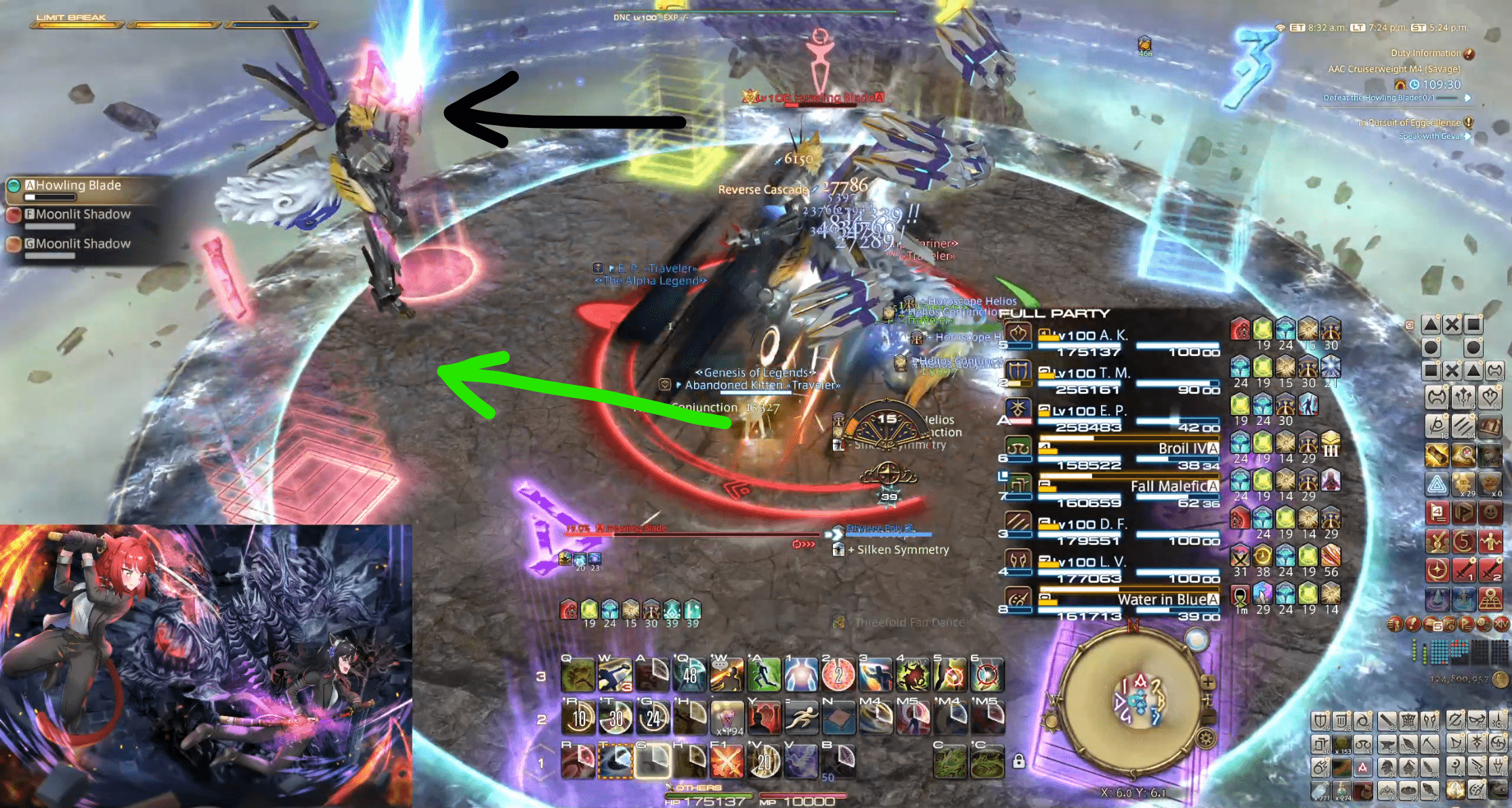The height and width of the screenshot is (808, 1512).
Task: Open Duty Information panel
Action: 1425,53
